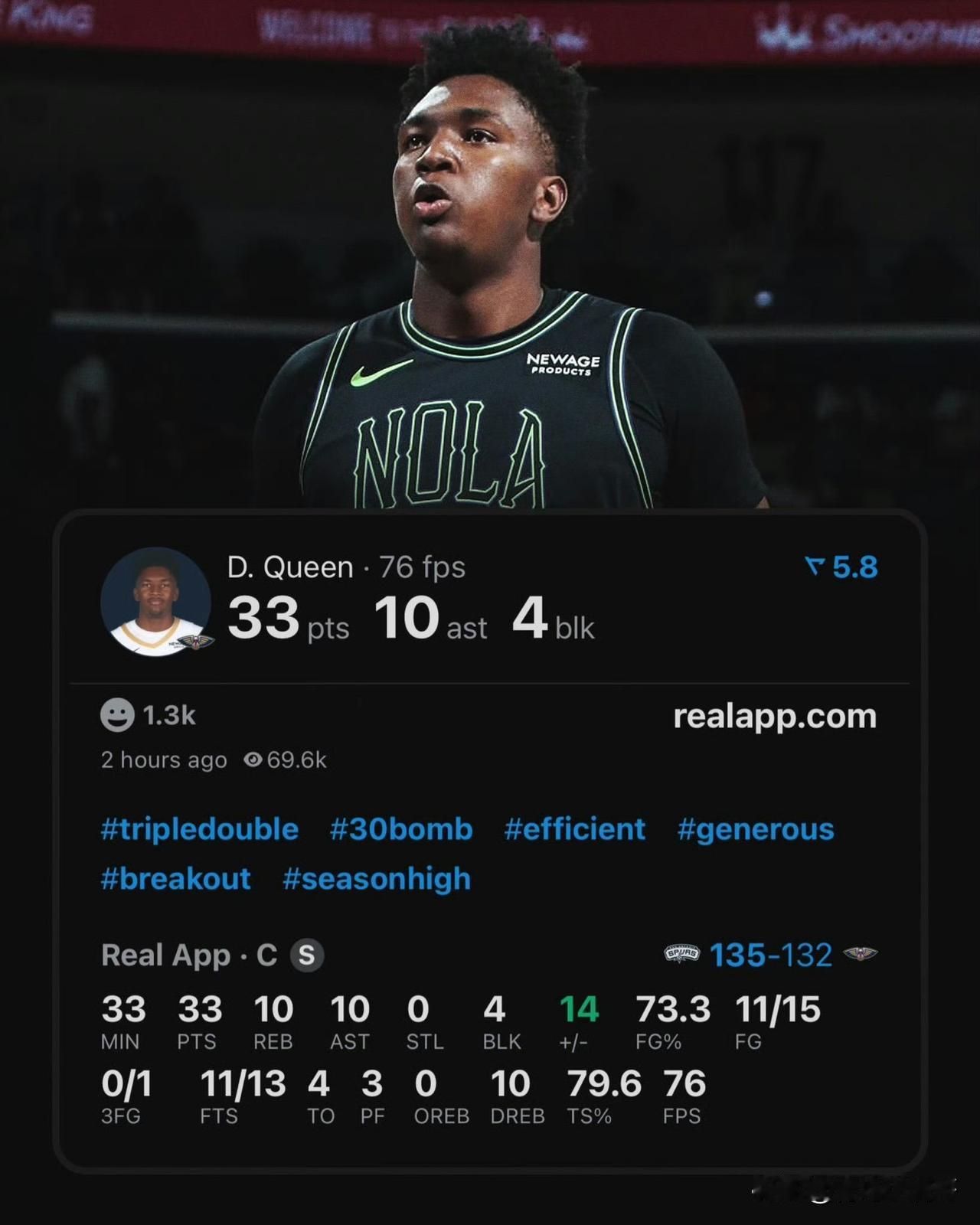
Task: Click the down-arrow rating icon beside 5.8
Action: (814, 567)
